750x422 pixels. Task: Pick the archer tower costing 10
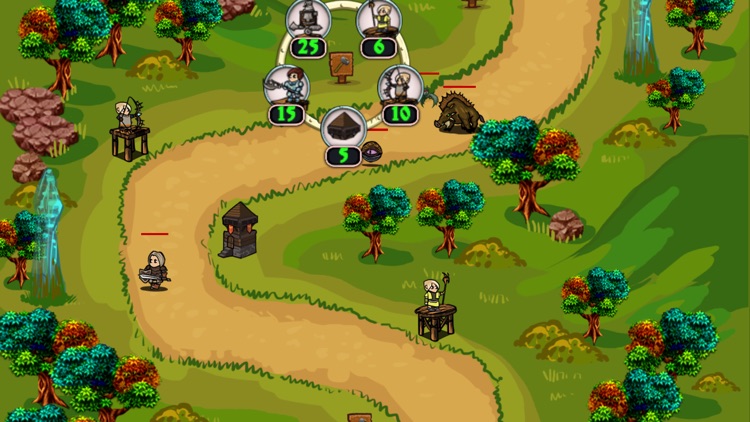click(x=401, y=87)
